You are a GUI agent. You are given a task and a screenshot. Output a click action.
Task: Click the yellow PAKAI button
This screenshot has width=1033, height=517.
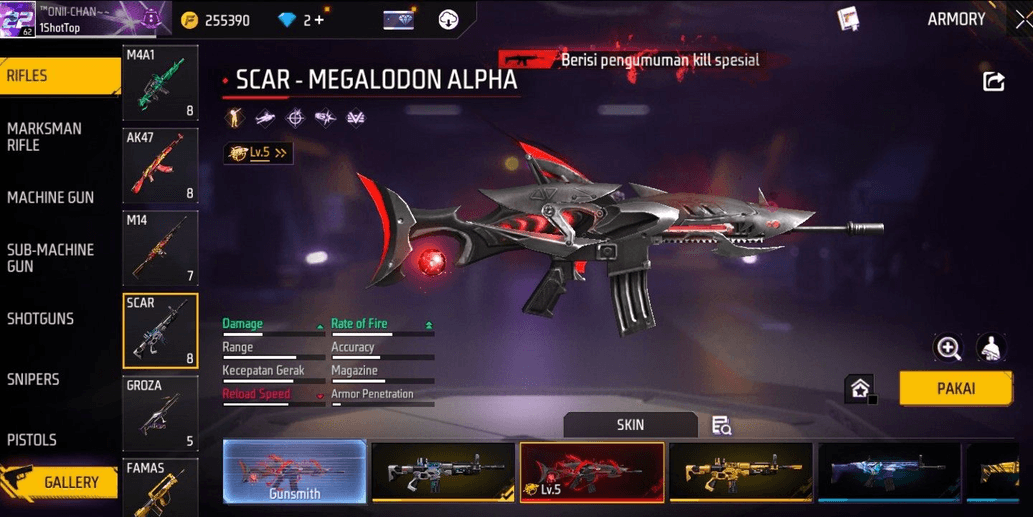955,388
